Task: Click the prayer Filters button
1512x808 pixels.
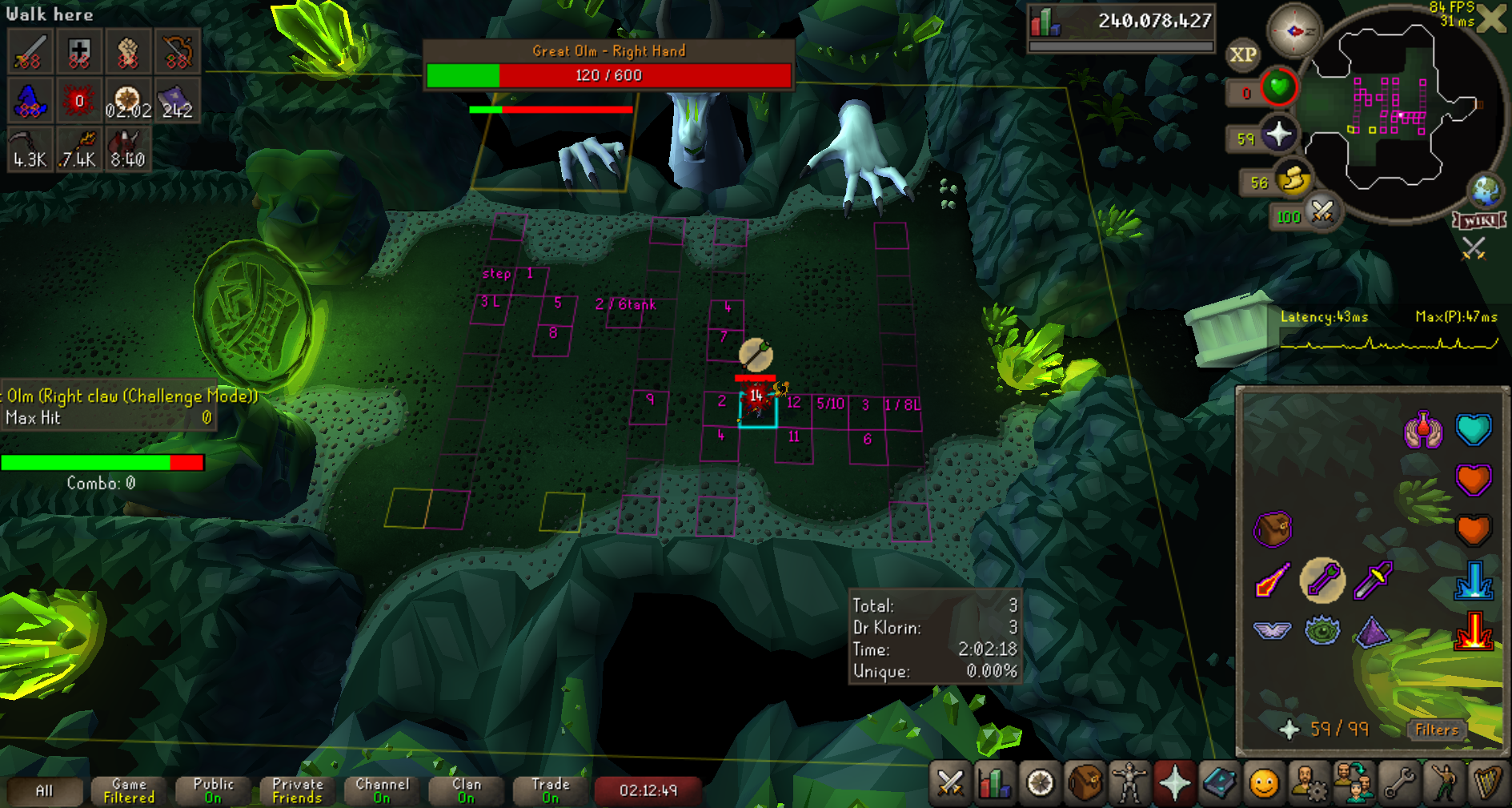Action: pos(1437,730)
